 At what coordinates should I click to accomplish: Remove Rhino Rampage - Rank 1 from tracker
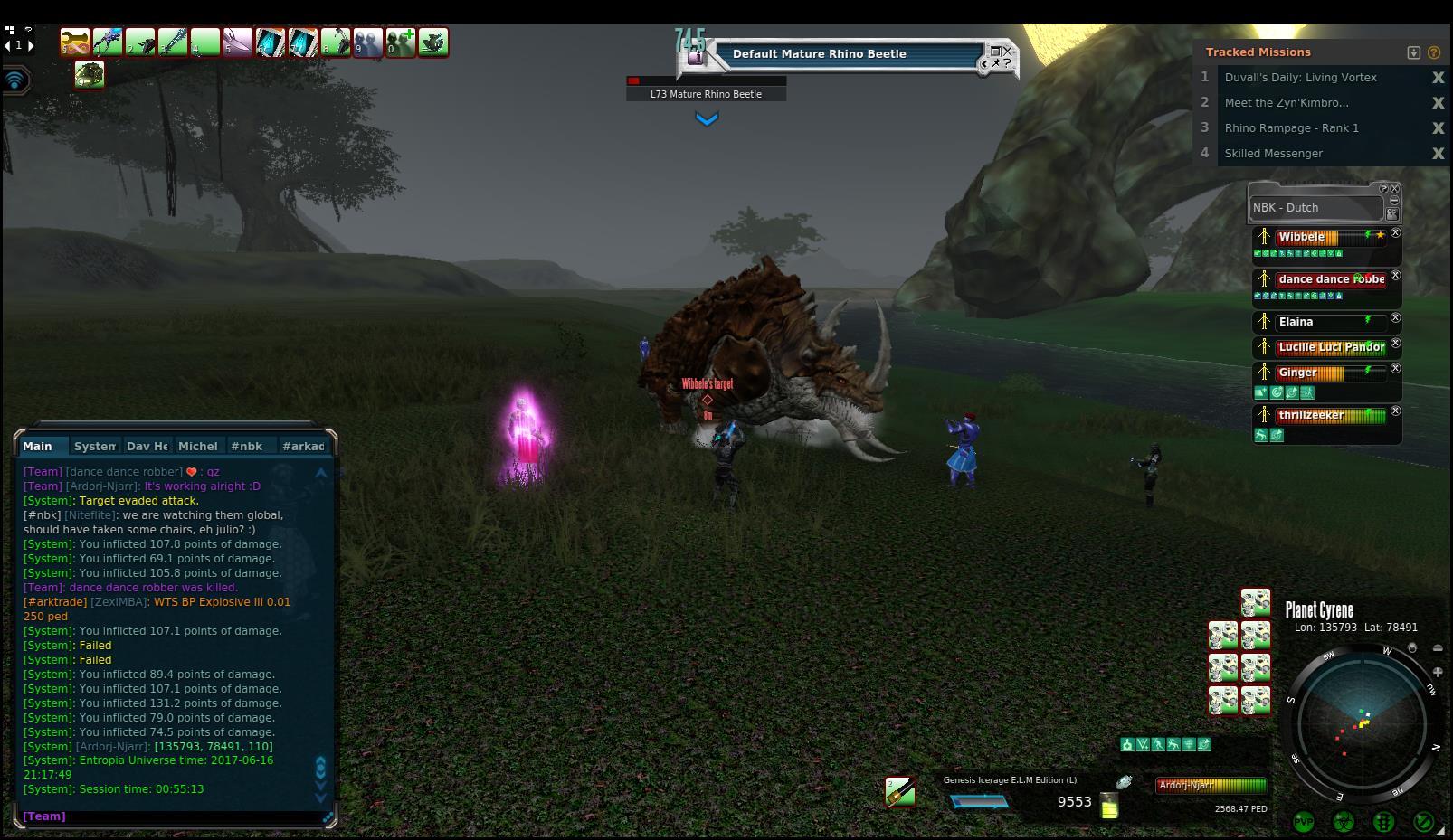click(x=1438, y=128)
